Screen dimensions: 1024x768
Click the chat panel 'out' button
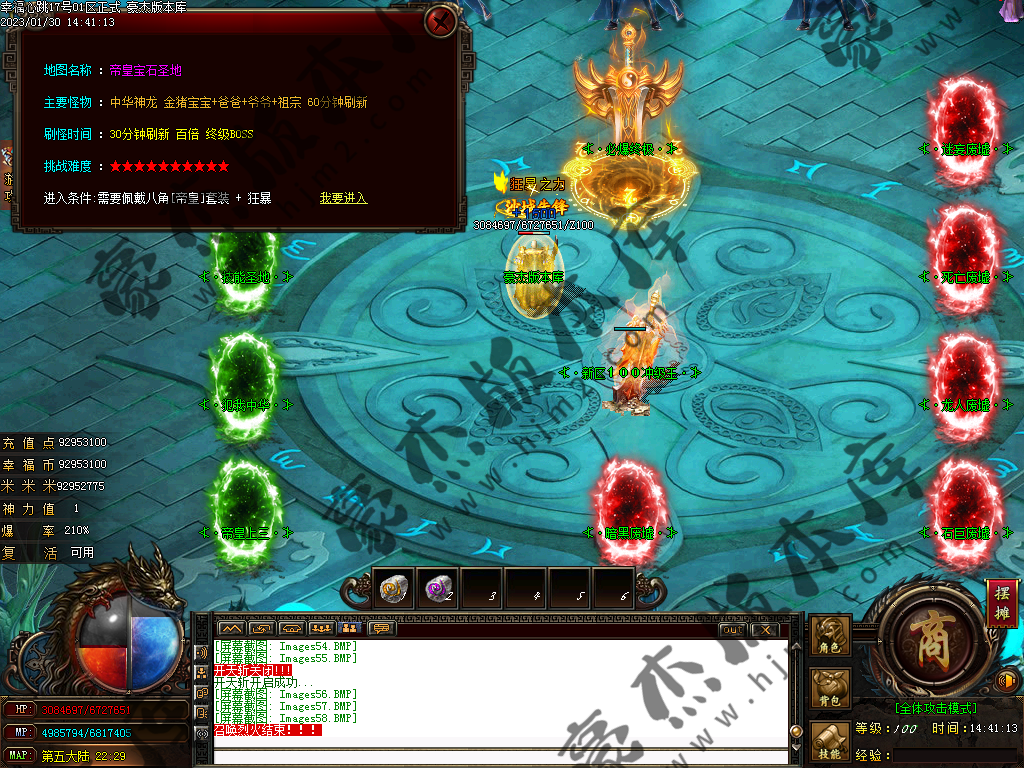pyautogui.click(x=732, y=629)
